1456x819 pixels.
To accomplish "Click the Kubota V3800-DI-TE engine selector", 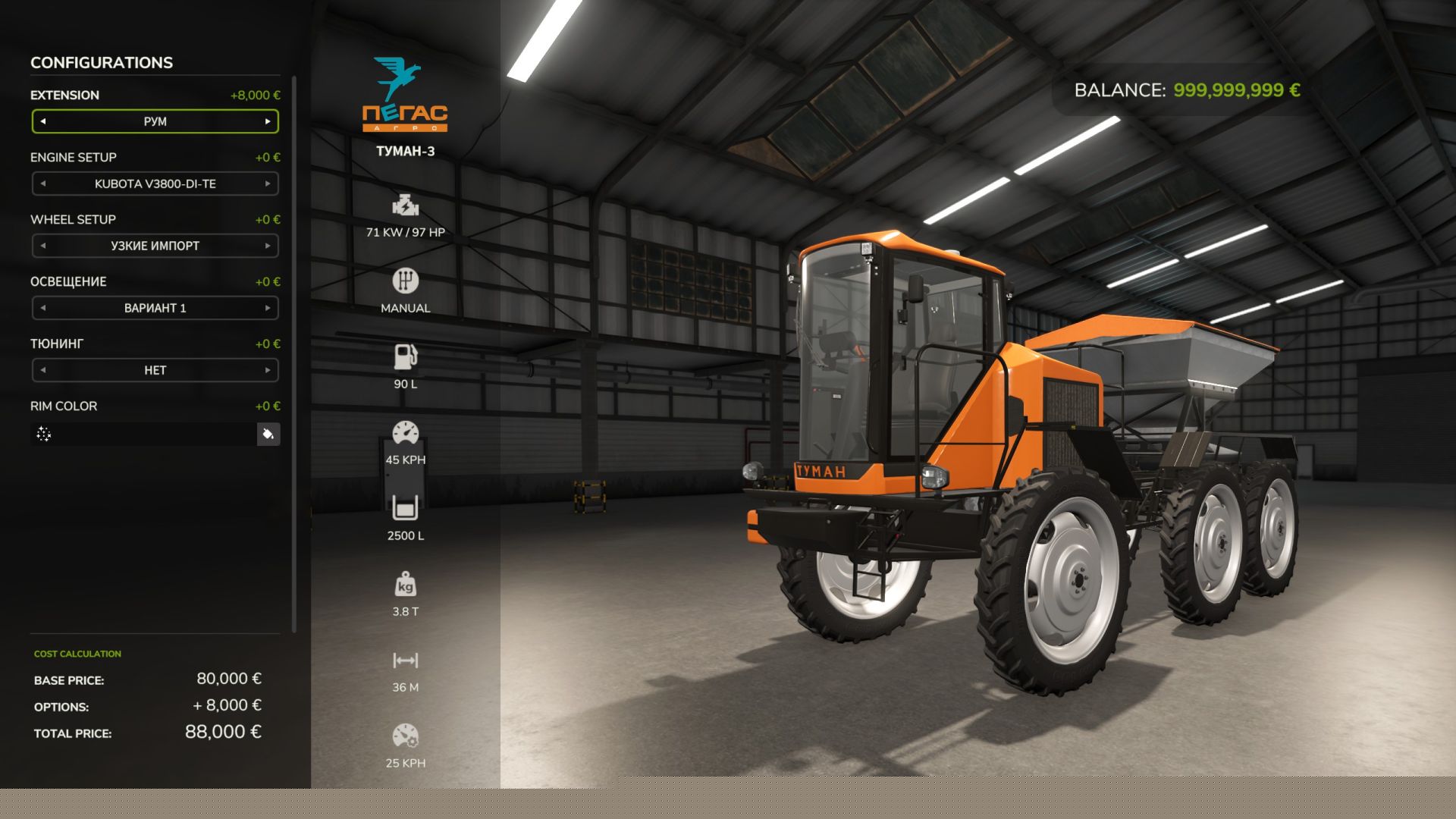I will pyautogui.click(x=155, y=184).
